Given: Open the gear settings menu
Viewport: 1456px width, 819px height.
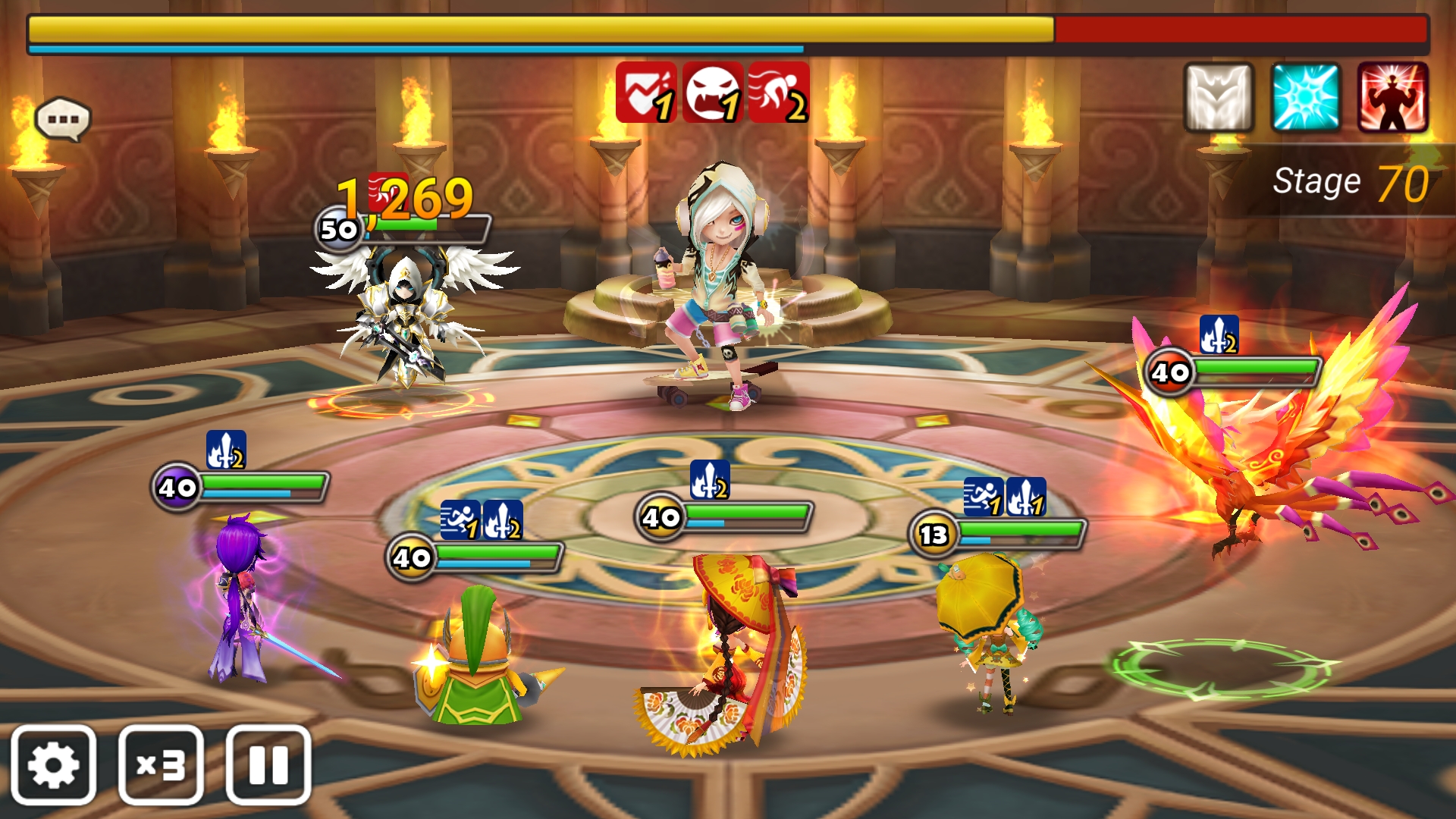Looking at the screenshot, I should [x=53, y=764].
